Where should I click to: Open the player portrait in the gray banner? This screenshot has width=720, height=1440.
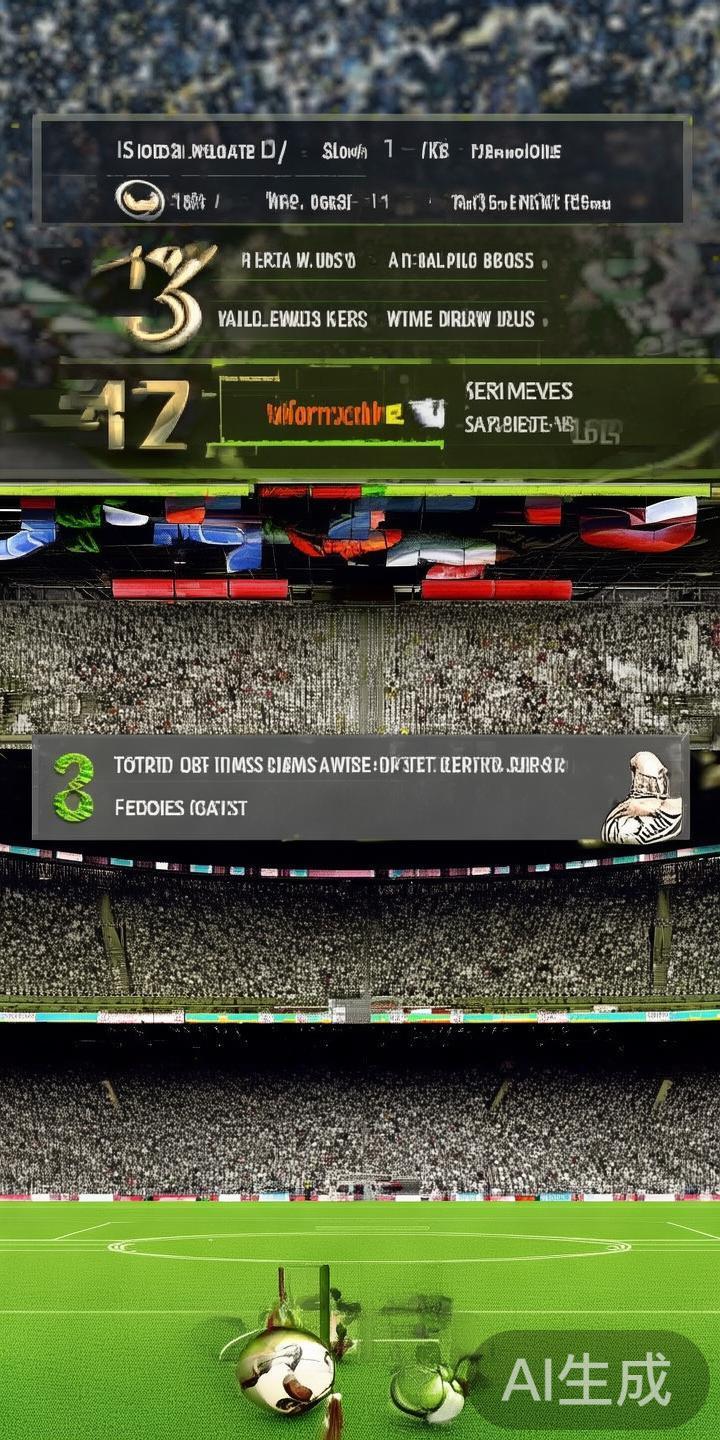tap(643, 799)
